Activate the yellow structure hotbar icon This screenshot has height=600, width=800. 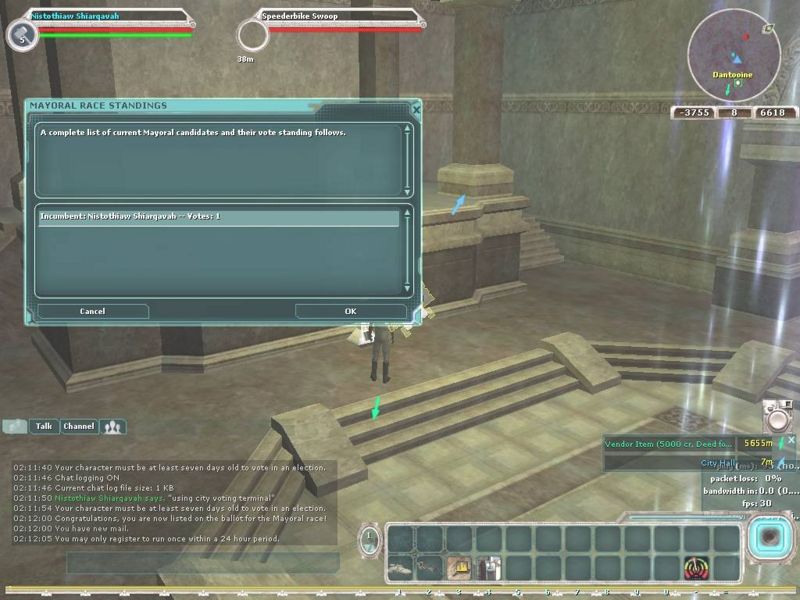click(460, 568)
